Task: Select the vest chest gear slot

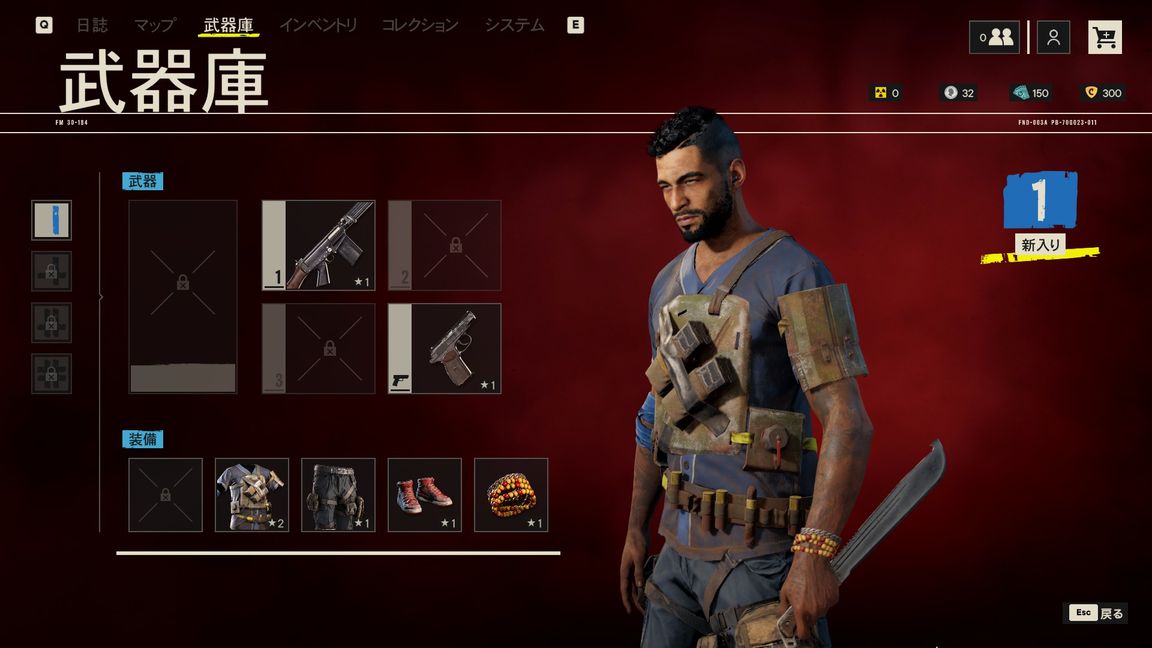Action: click(252, 495)
